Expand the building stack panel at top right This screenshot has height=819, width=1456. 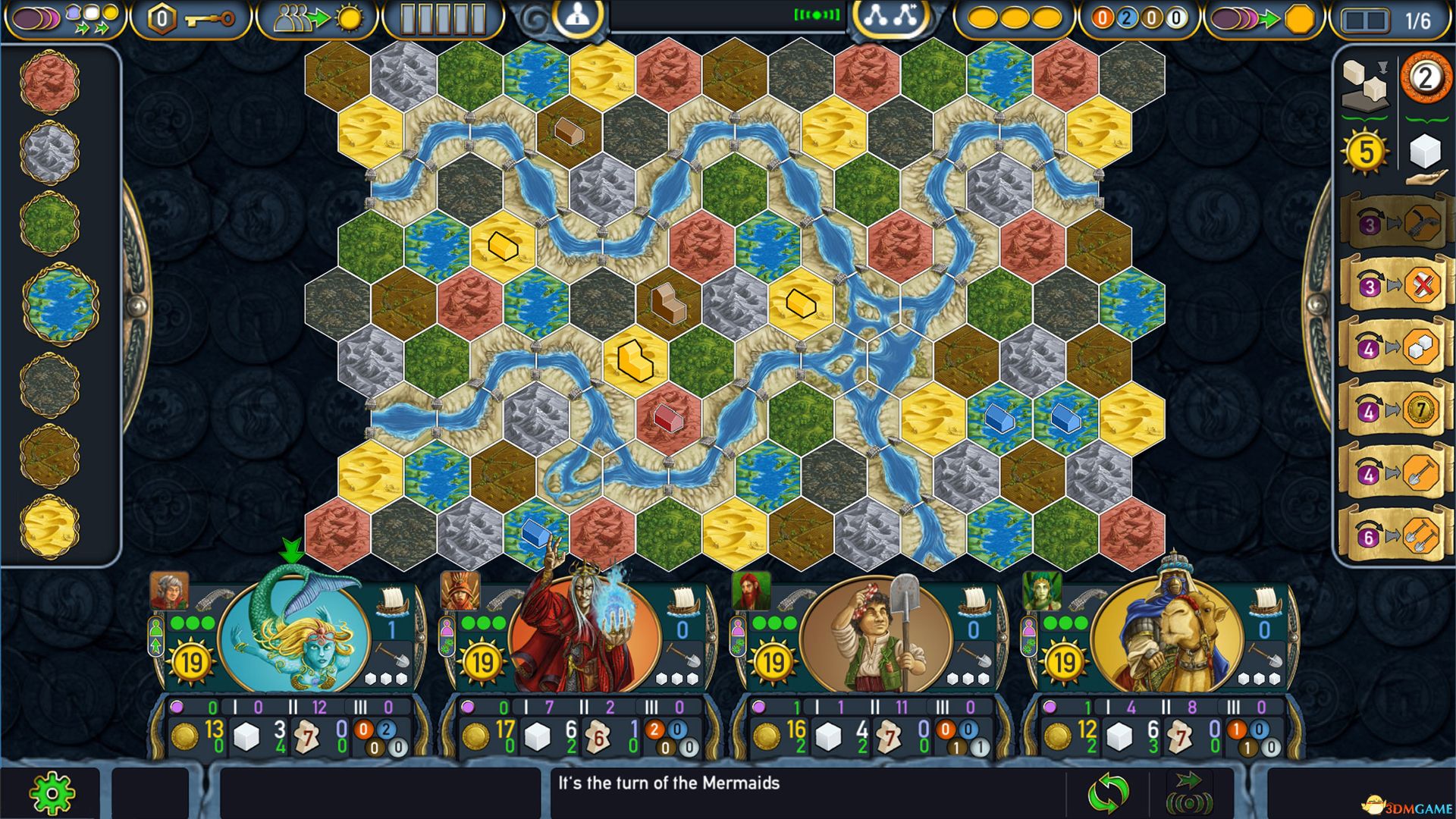click(1365, 83)
